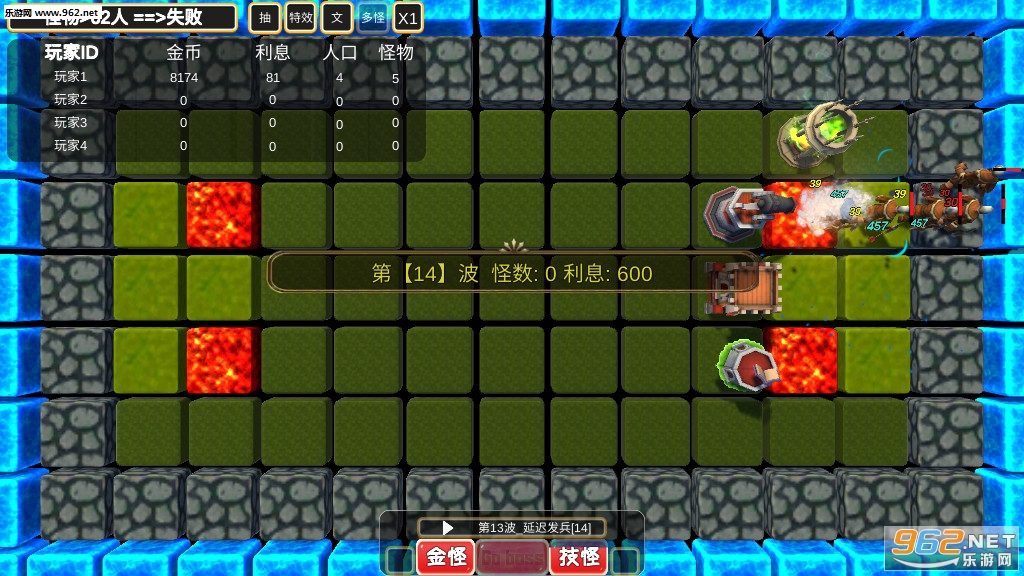Select the green-roofed hut tower unit
Screen dimensions: 1024x576
[748, 364]
